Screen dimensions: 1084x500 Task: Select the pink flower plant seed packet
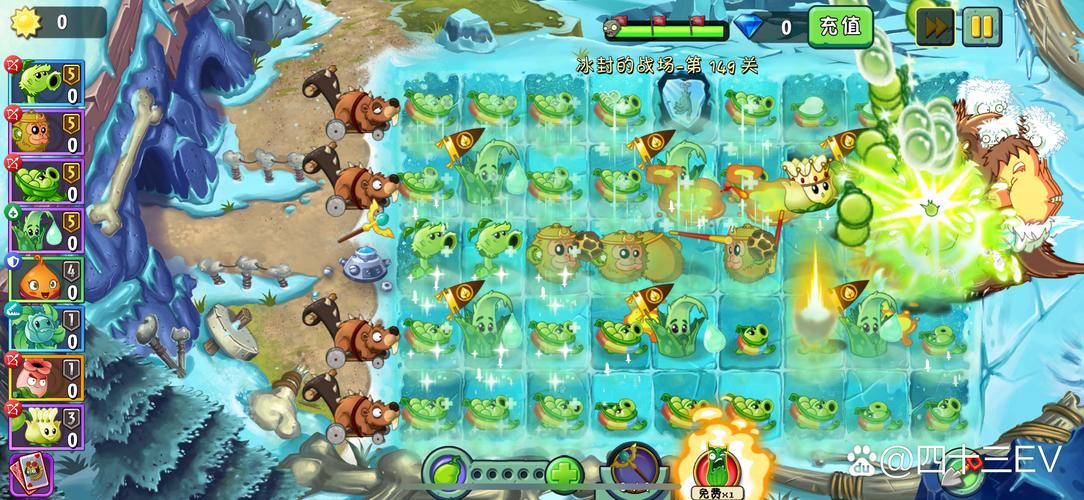[46, 376]
